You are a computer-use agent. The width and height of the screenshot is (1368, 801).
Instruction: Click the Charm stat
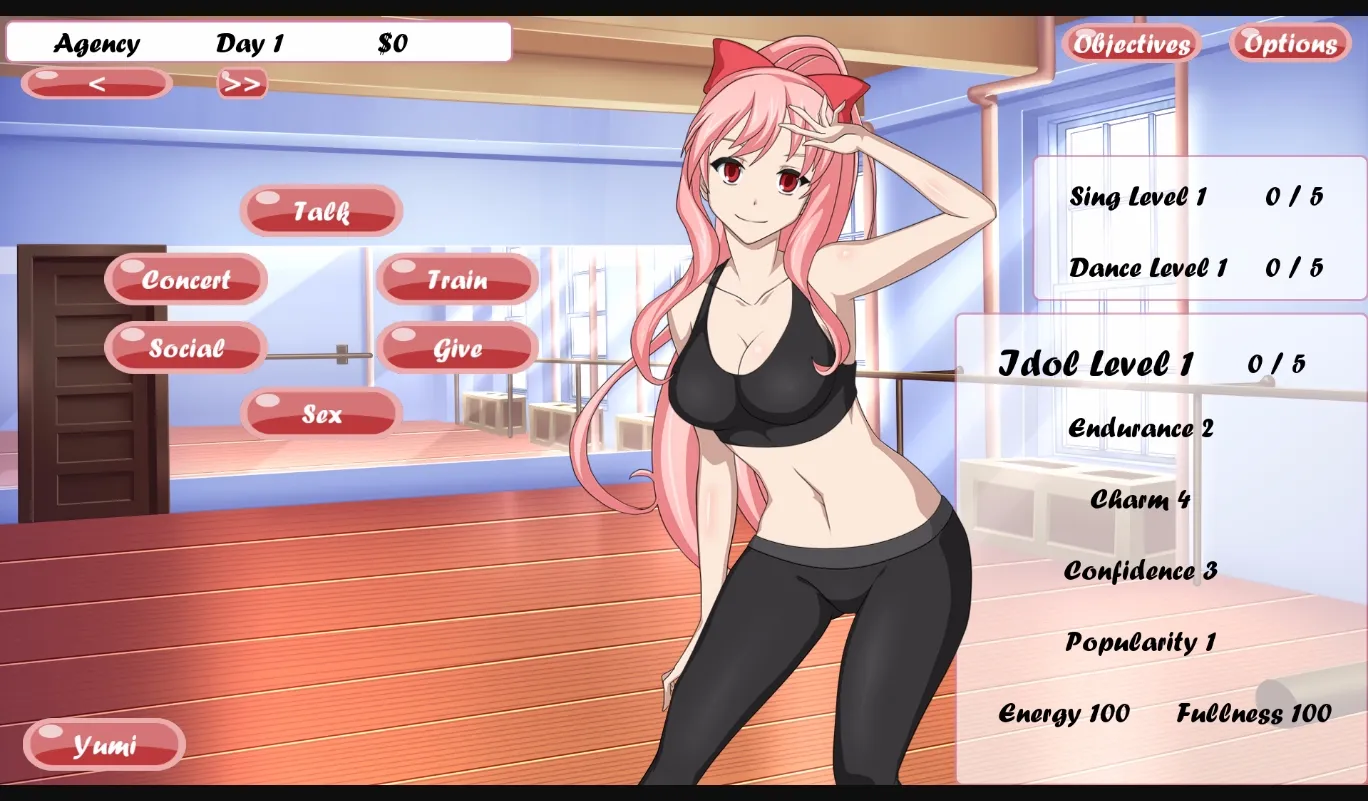[x=1138, y=500]
